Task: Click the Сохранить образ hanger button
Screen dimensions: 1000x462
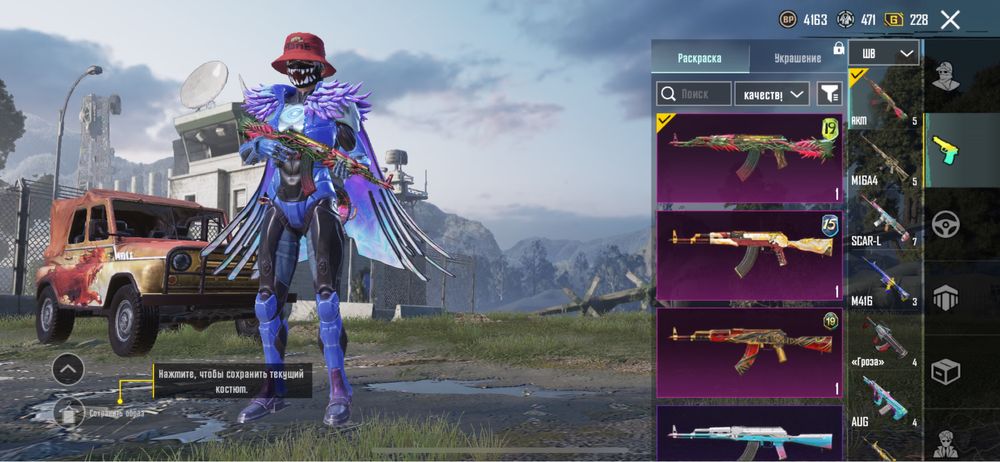Action: (69, 412)
